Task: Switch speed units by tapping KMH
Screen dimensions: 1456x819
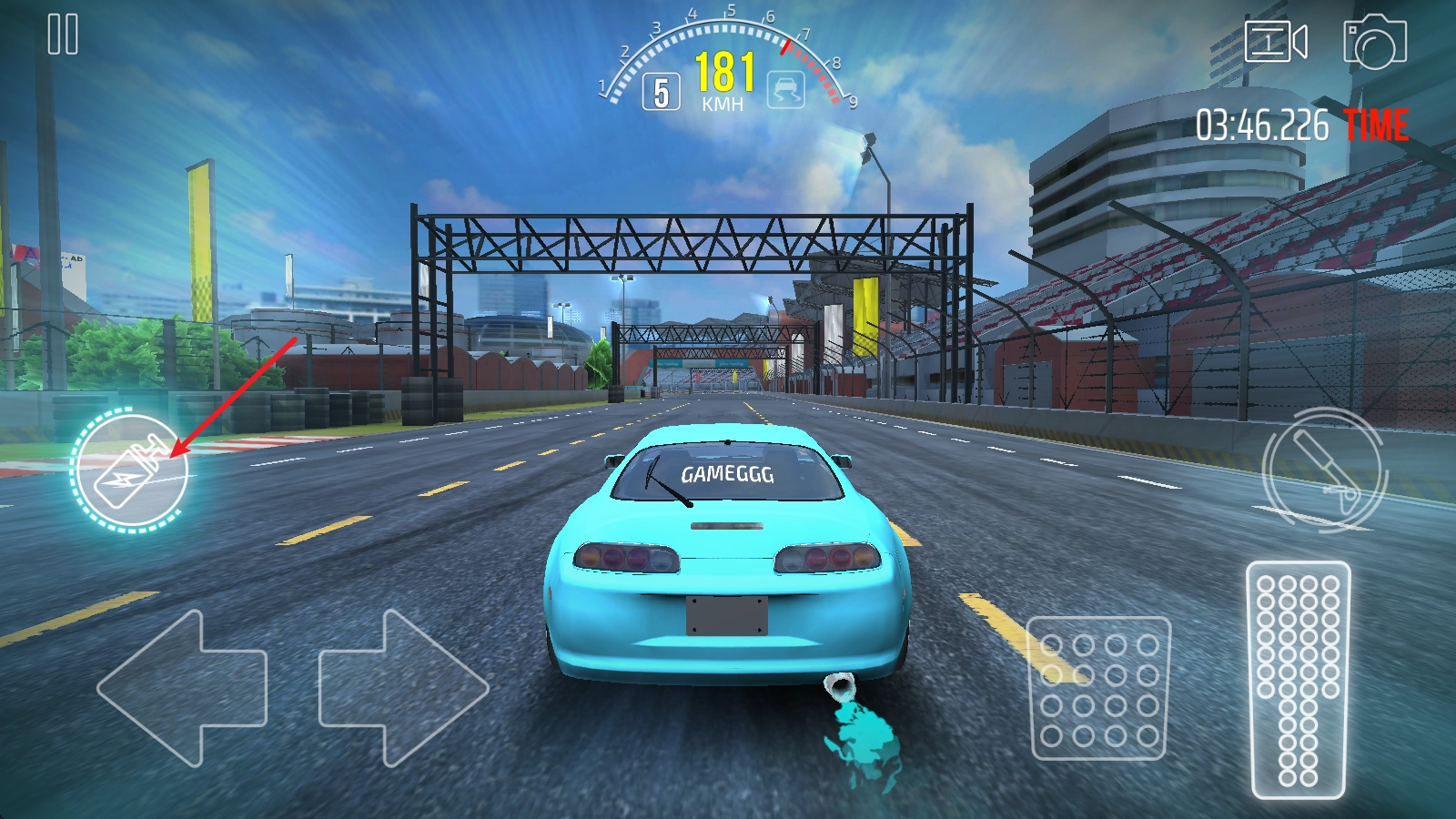Action: click(723, 102)
